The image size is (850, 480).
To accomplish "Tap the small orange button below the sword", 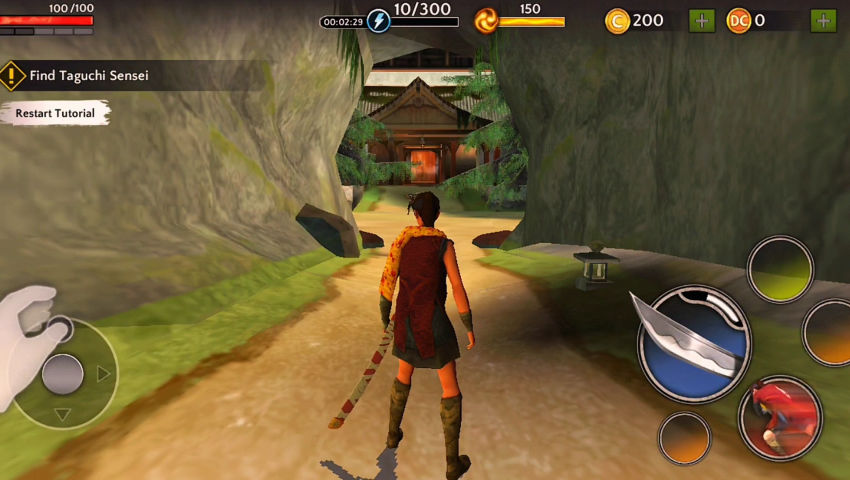I will click(685, 438).
